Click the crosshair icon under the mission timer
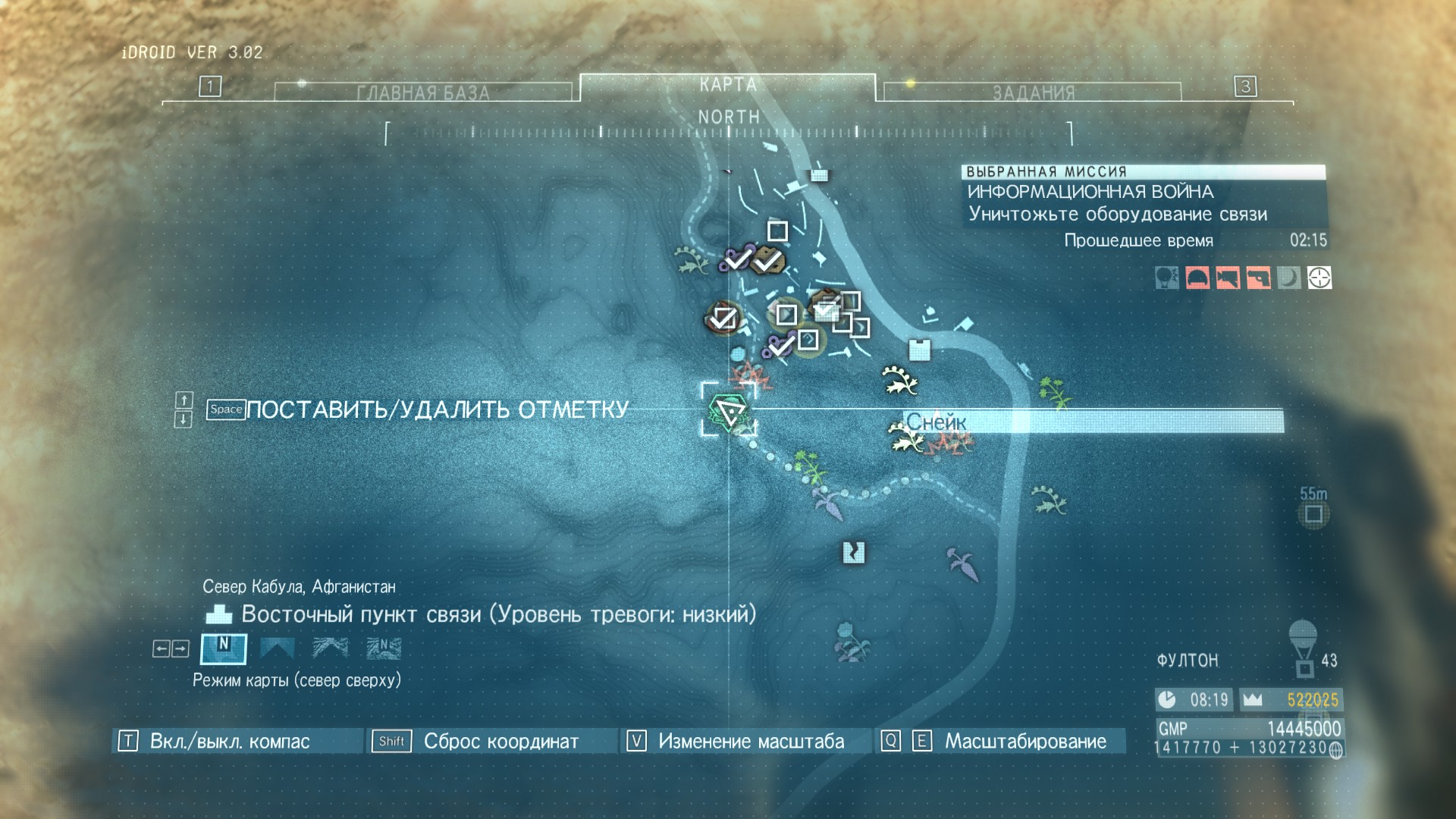The width and height of the screenshot is (1456, 819). [x=1319, y=278]
